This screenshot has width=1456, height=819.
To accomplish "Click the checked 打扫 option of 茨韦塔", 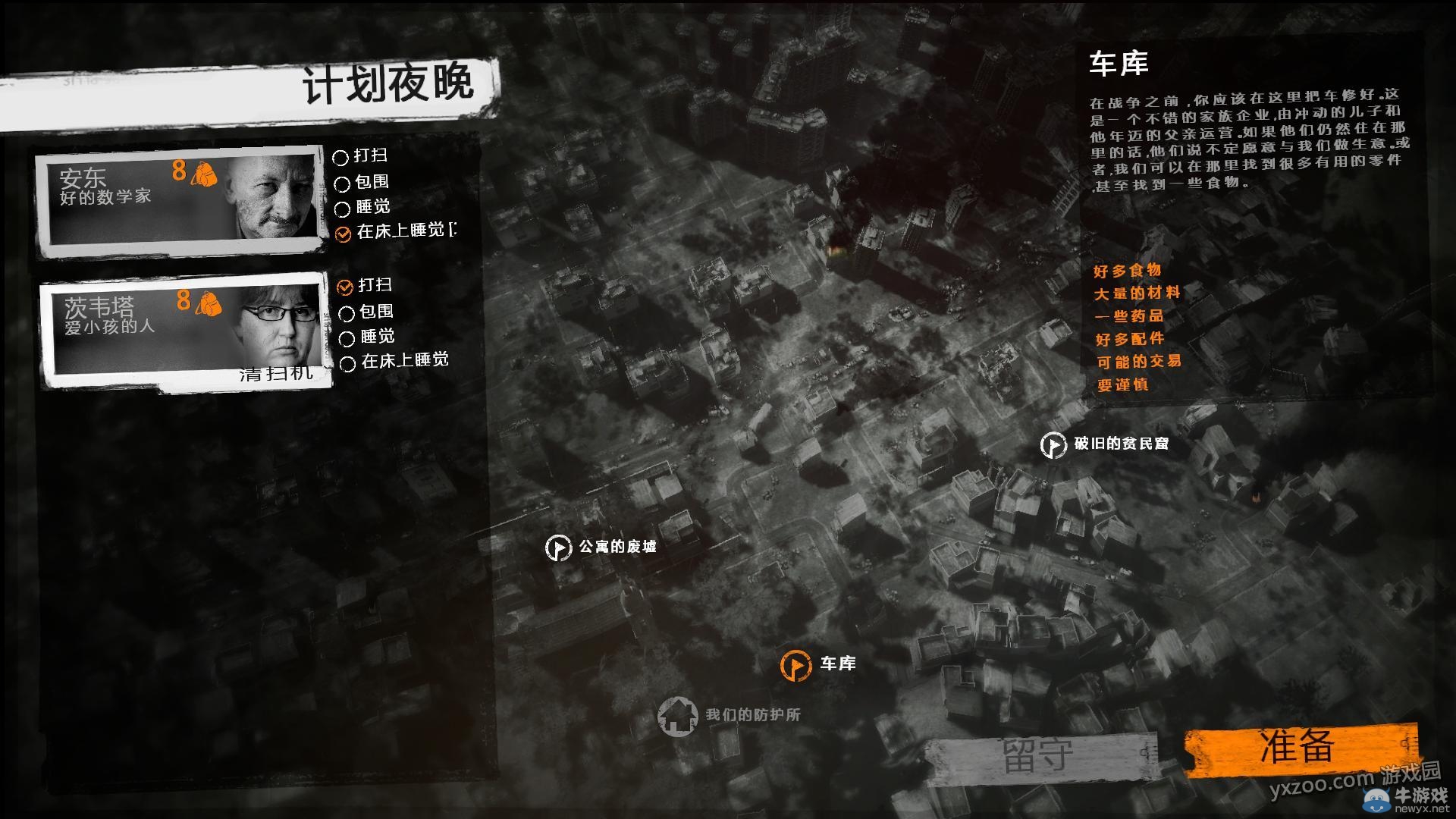I will click(x=345, y=288).
